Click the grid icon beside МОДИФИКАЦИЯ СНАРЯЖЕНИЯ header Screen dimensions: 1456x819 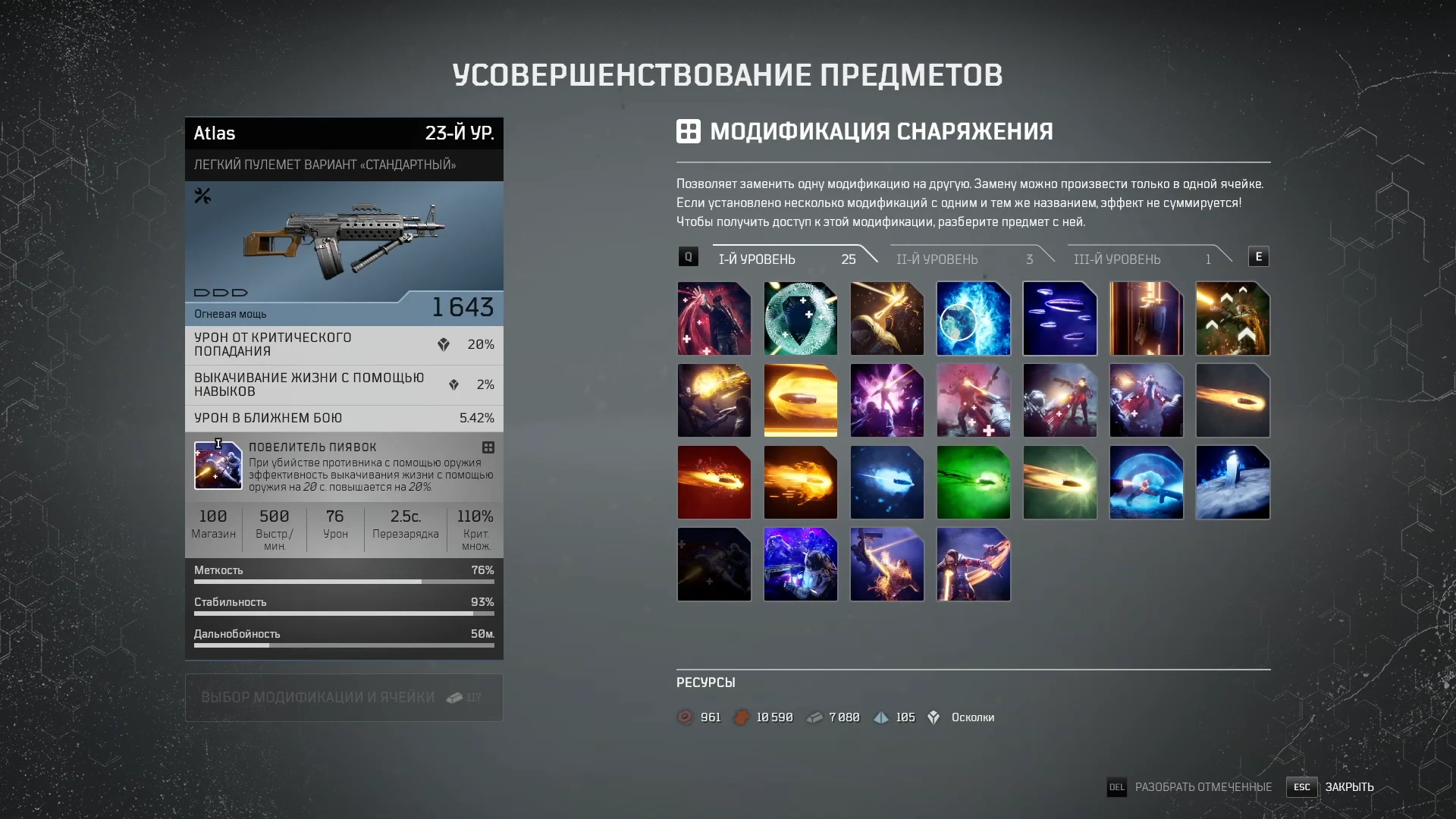pyautogui.click(x=689, y=130)
